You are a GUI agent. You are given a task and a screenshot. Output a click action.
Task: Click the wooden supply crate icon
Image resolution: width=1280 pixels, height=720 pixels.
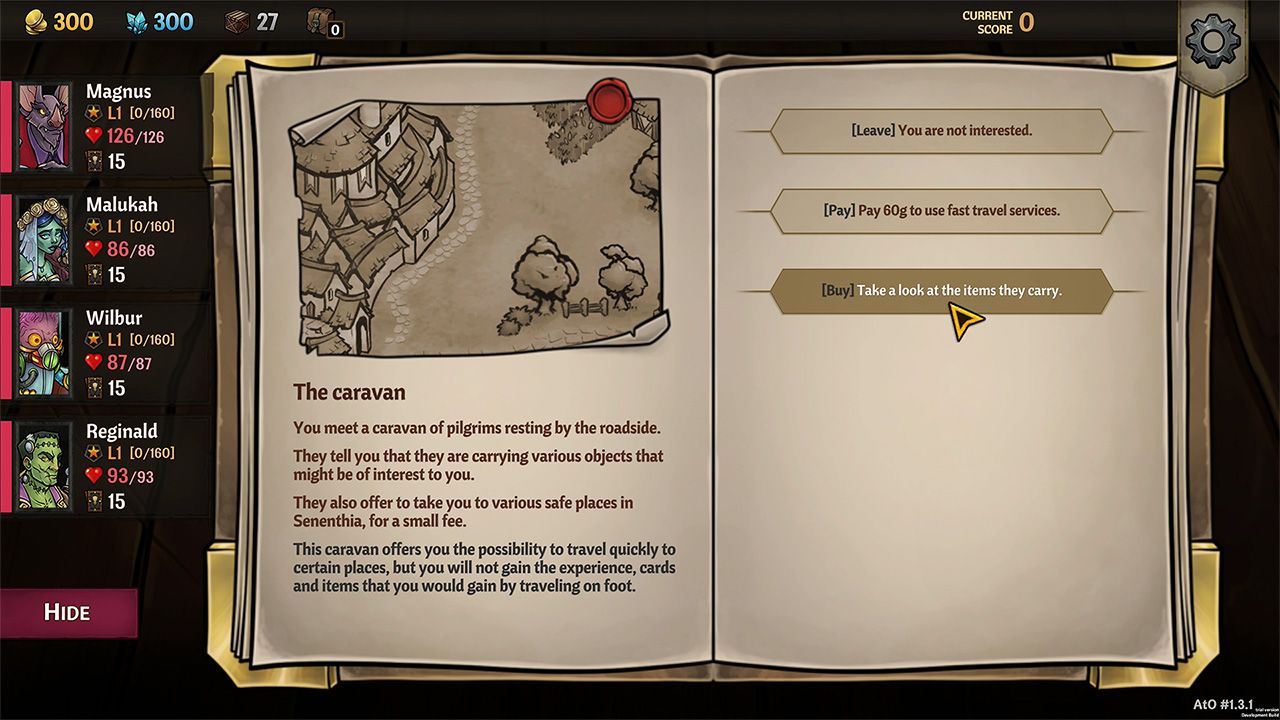point(238,21)
